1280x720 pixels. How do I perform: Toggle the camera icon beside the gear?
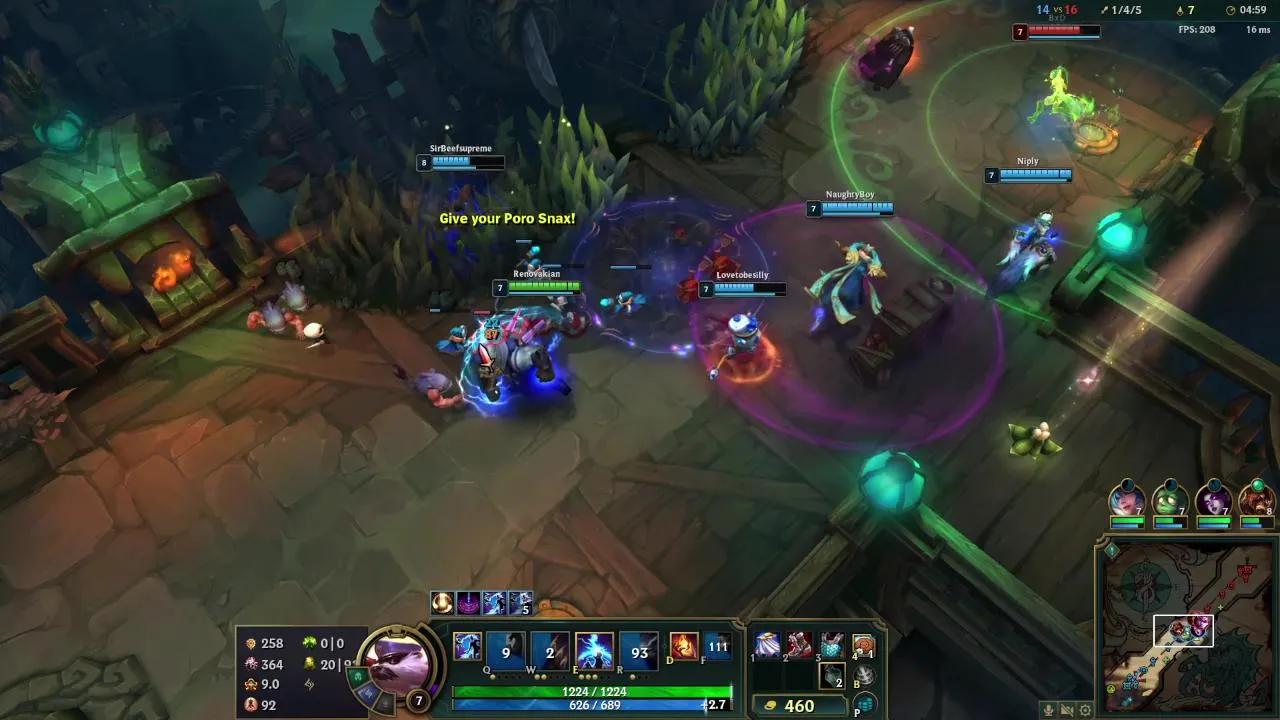1067,710
